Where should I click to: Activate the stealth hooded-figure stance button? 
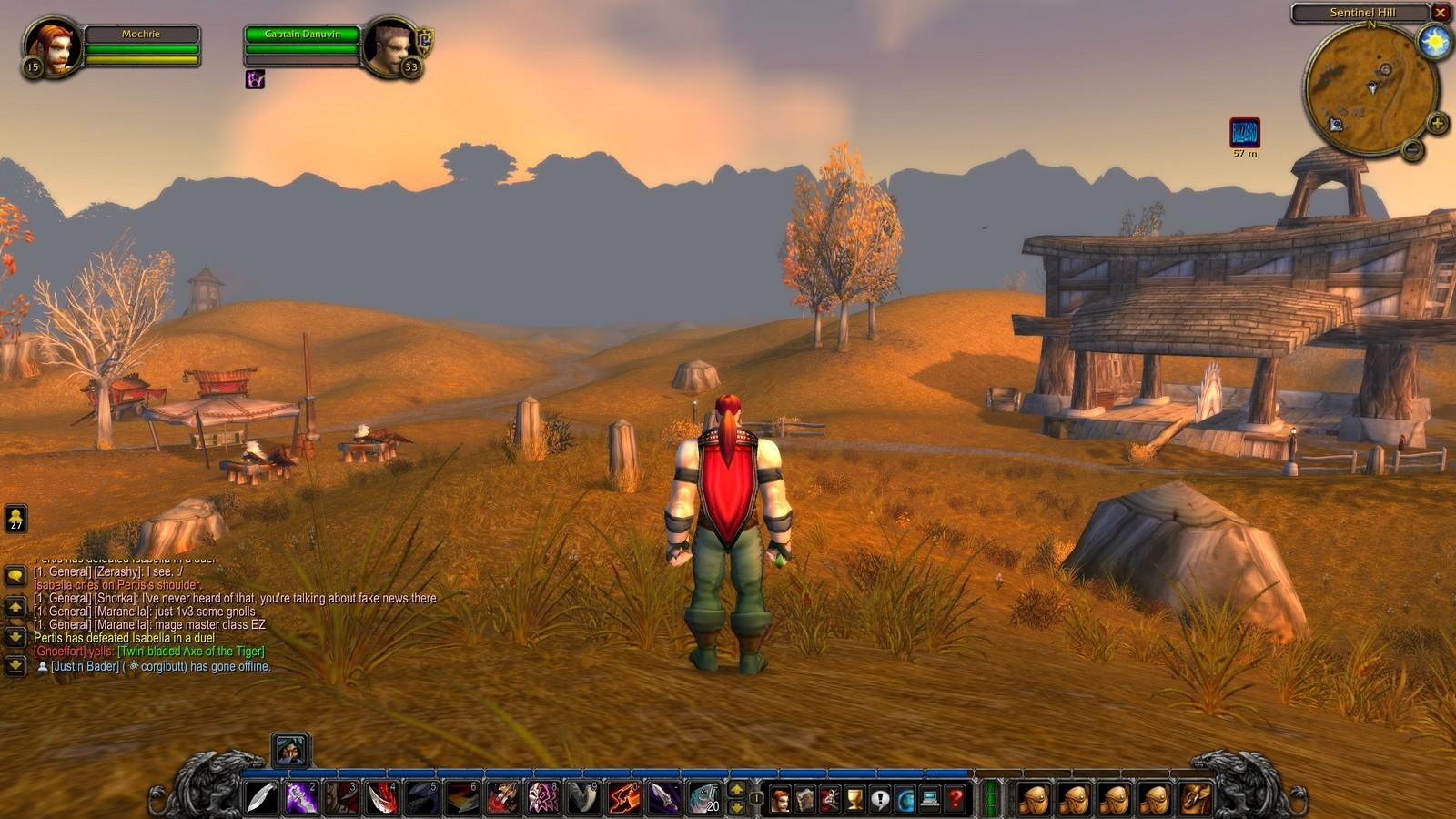click(291, 750)
